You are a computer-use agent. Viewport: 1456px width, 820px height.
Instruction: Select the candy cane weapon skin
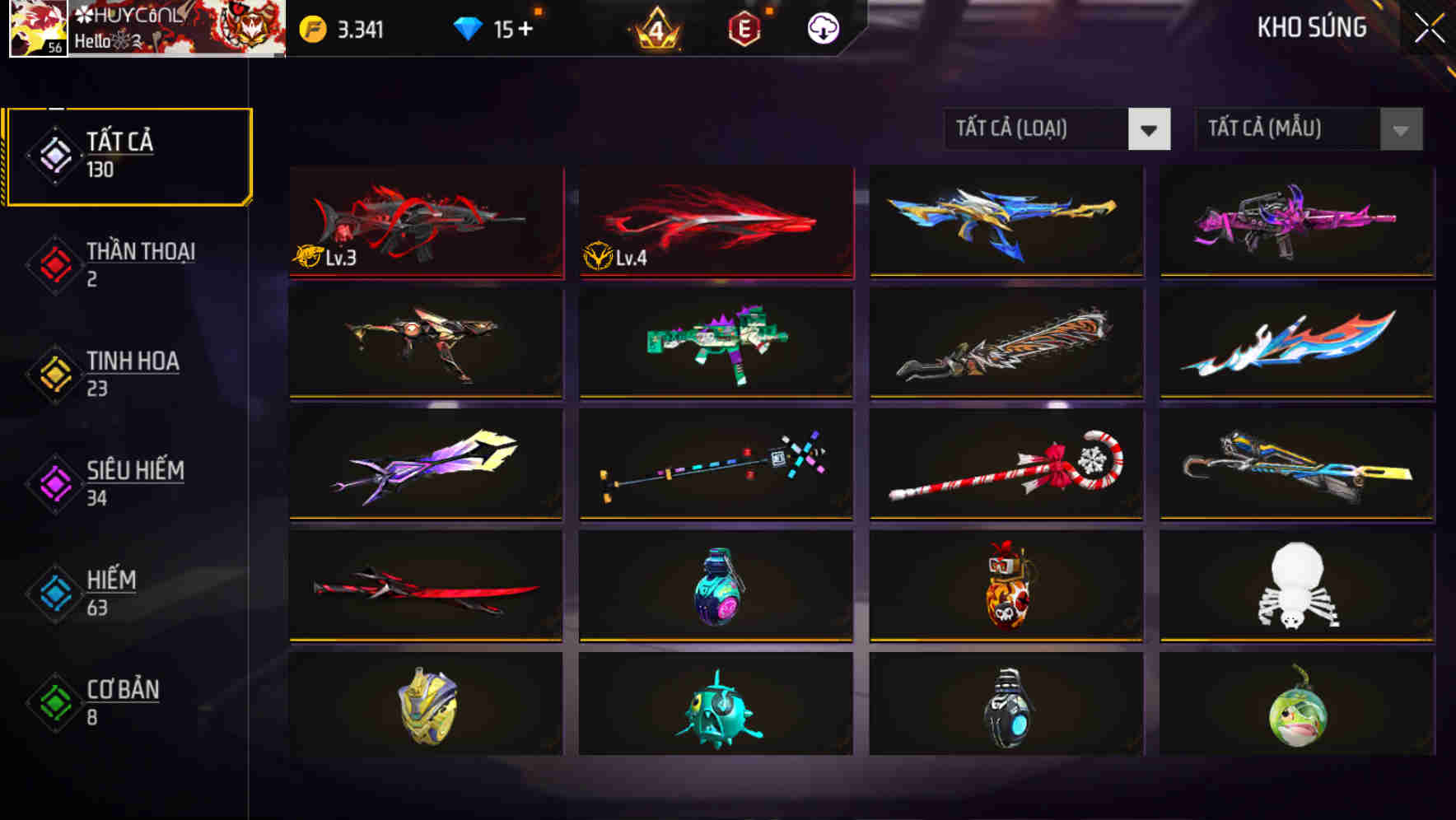click(1005, 465)
